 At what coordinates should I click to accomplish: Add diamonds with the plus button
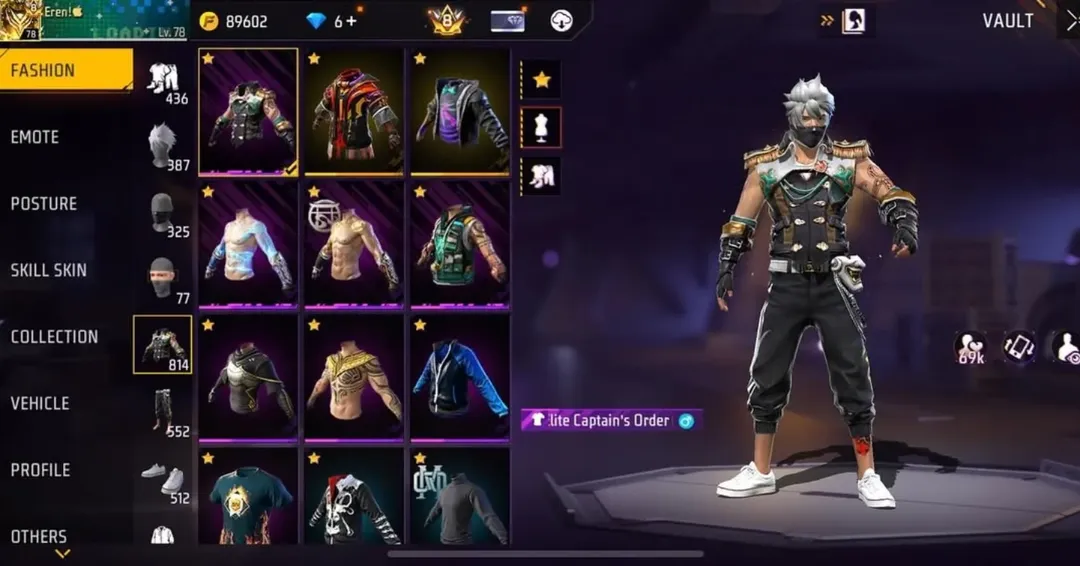click(x=352, y=21)
